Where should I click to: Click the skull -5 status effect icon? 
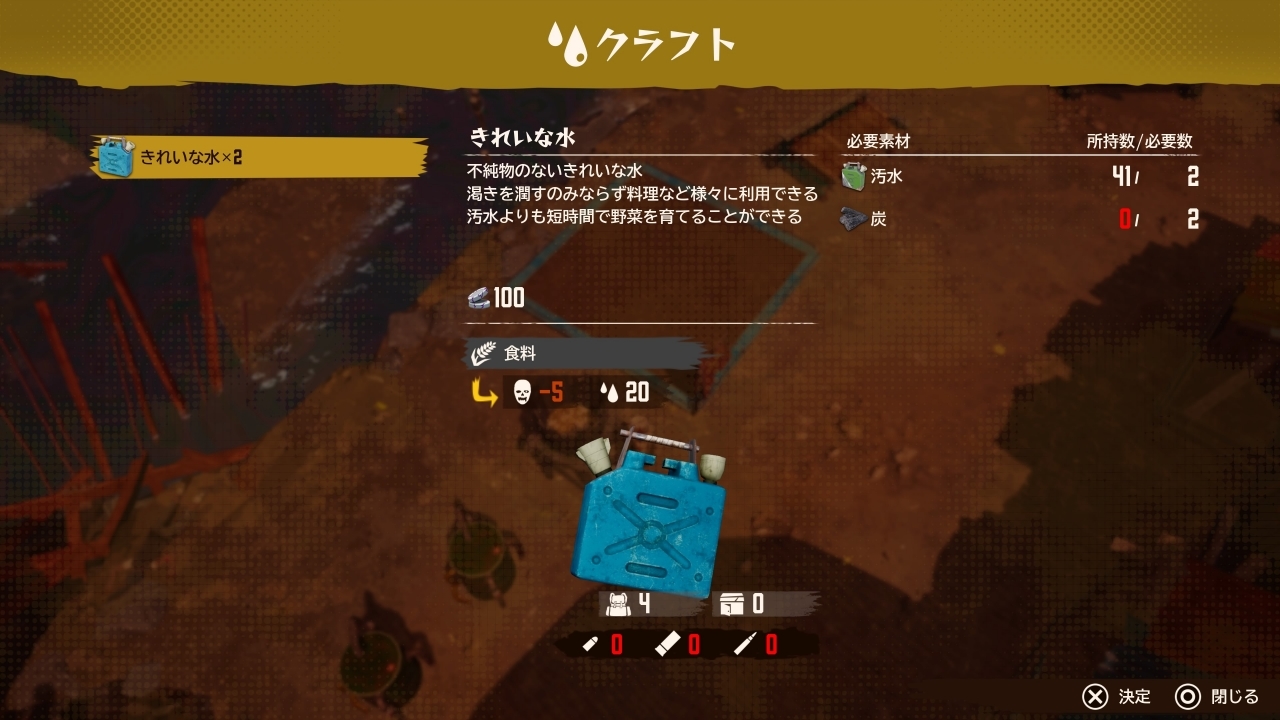point(521,393)
